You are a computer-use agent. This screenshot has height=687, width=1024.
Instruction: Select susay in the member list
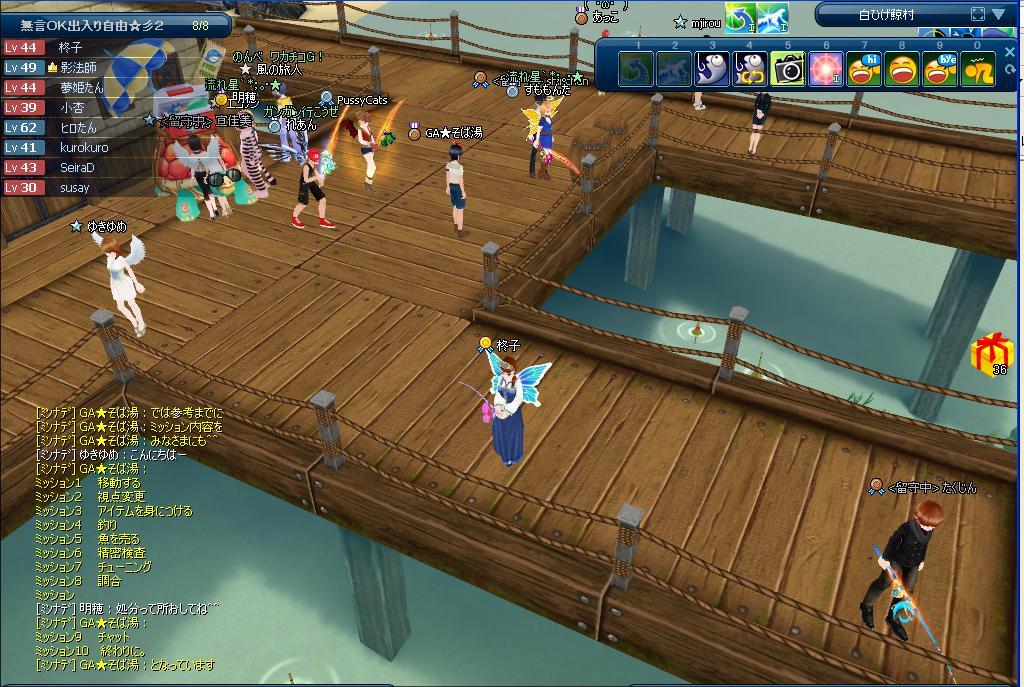(74, 187)
